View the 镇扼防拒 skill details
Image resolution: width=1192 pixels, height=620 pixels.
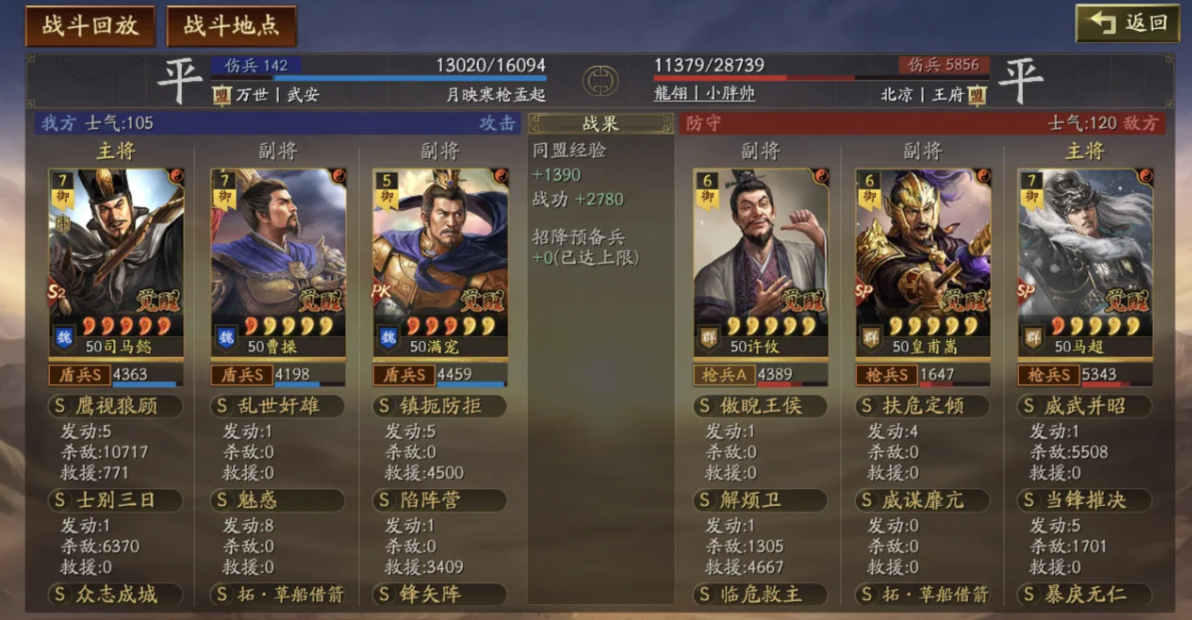(x=440, y=406)
